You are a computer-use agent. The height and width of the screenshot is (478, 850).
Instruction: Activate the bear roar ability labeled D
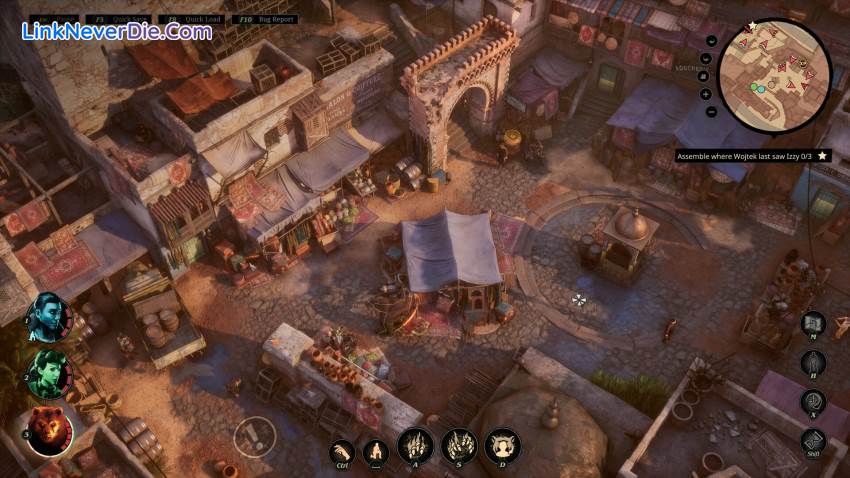point(502,446)
